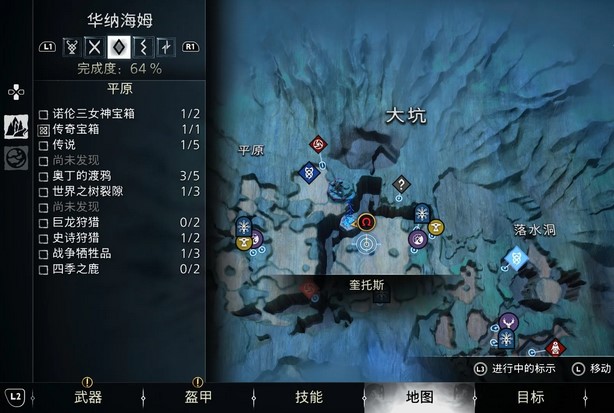Image resolution: width=614 pixels, height=413 pixels.
Task: Open the 盔甲 (Armor) tab
Action: tap(198, 397)
